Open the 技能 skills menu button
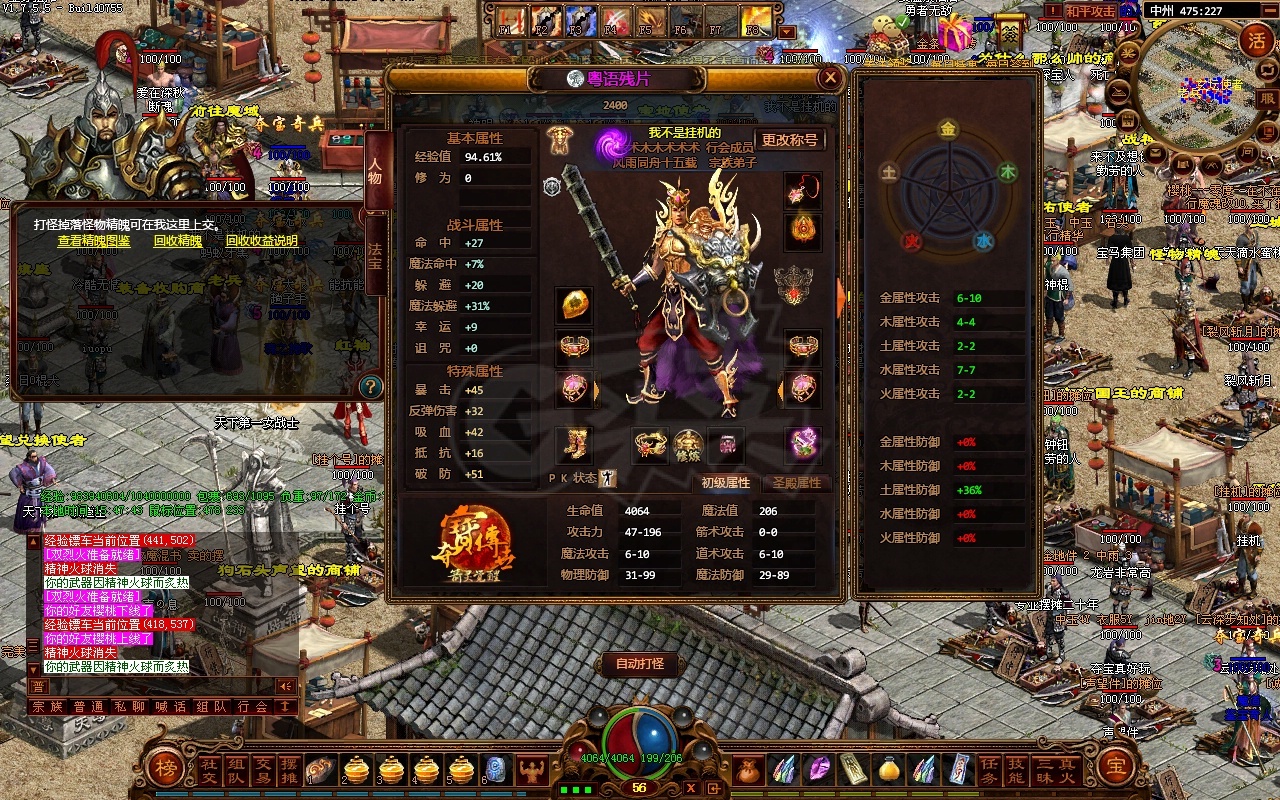Viewport: 1280px width, 800px height. tap(1015, 768)
